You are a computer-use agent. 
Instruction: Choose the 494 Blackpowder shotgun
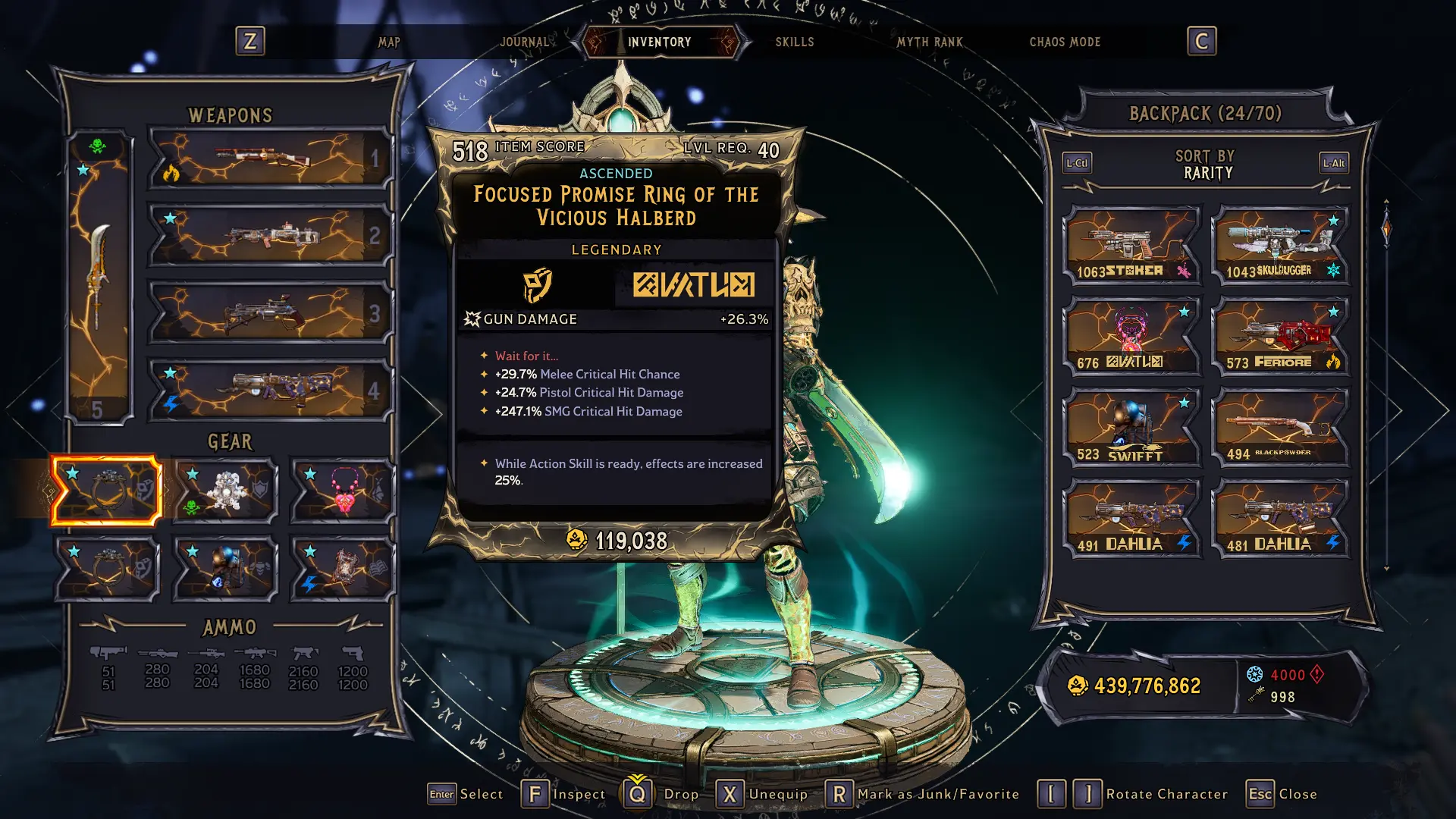pos(1280,427)
